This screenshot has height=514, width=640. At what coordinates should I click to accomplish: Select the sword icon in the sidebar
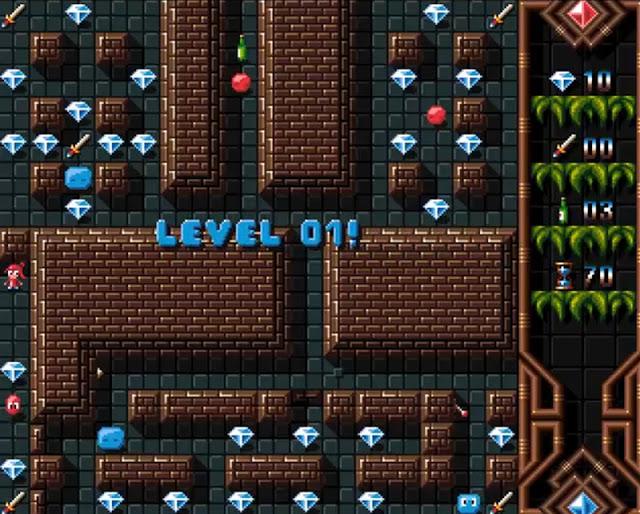coord(564,146)
